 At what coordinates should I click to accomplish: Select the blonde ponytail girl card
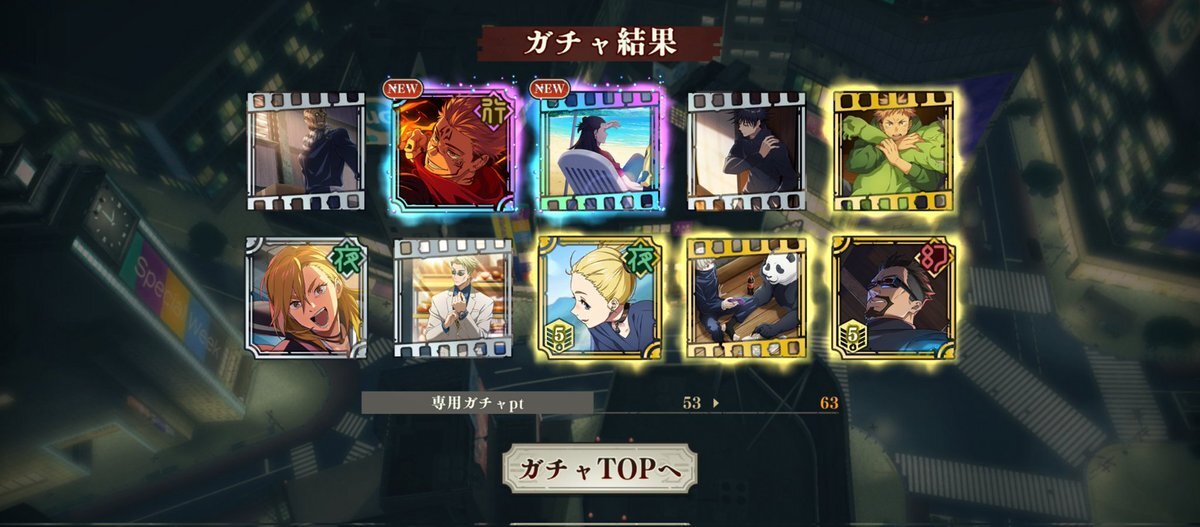coord(600,297)
